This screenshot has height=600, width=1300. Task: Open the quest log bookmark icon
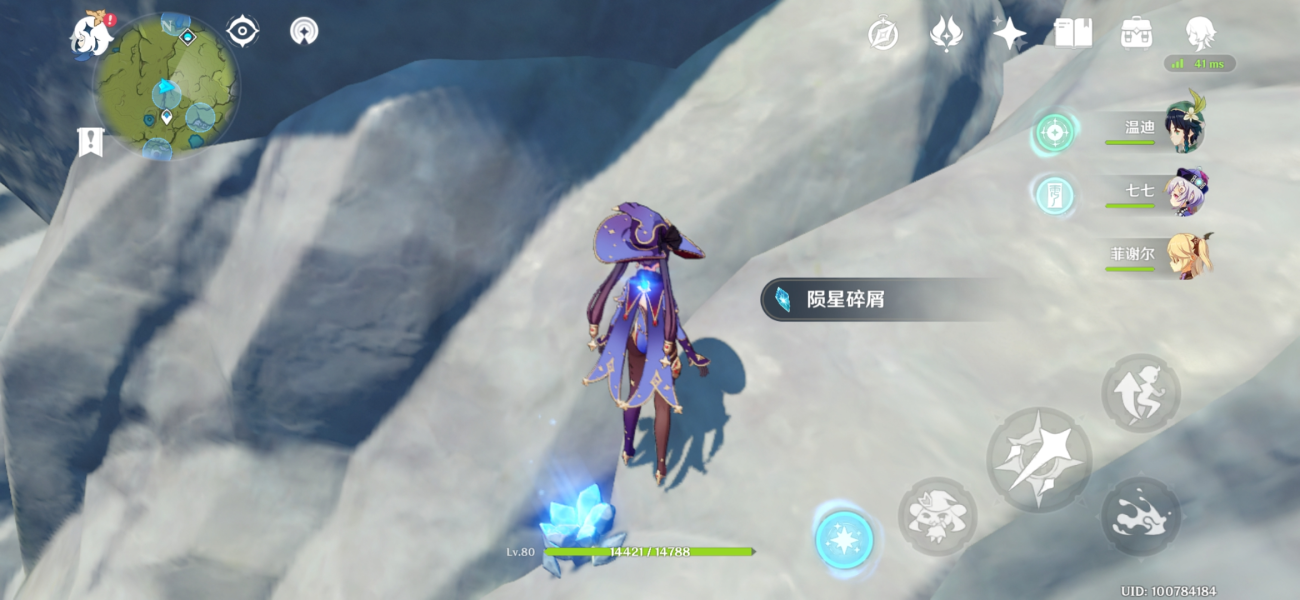coord(90,142)
